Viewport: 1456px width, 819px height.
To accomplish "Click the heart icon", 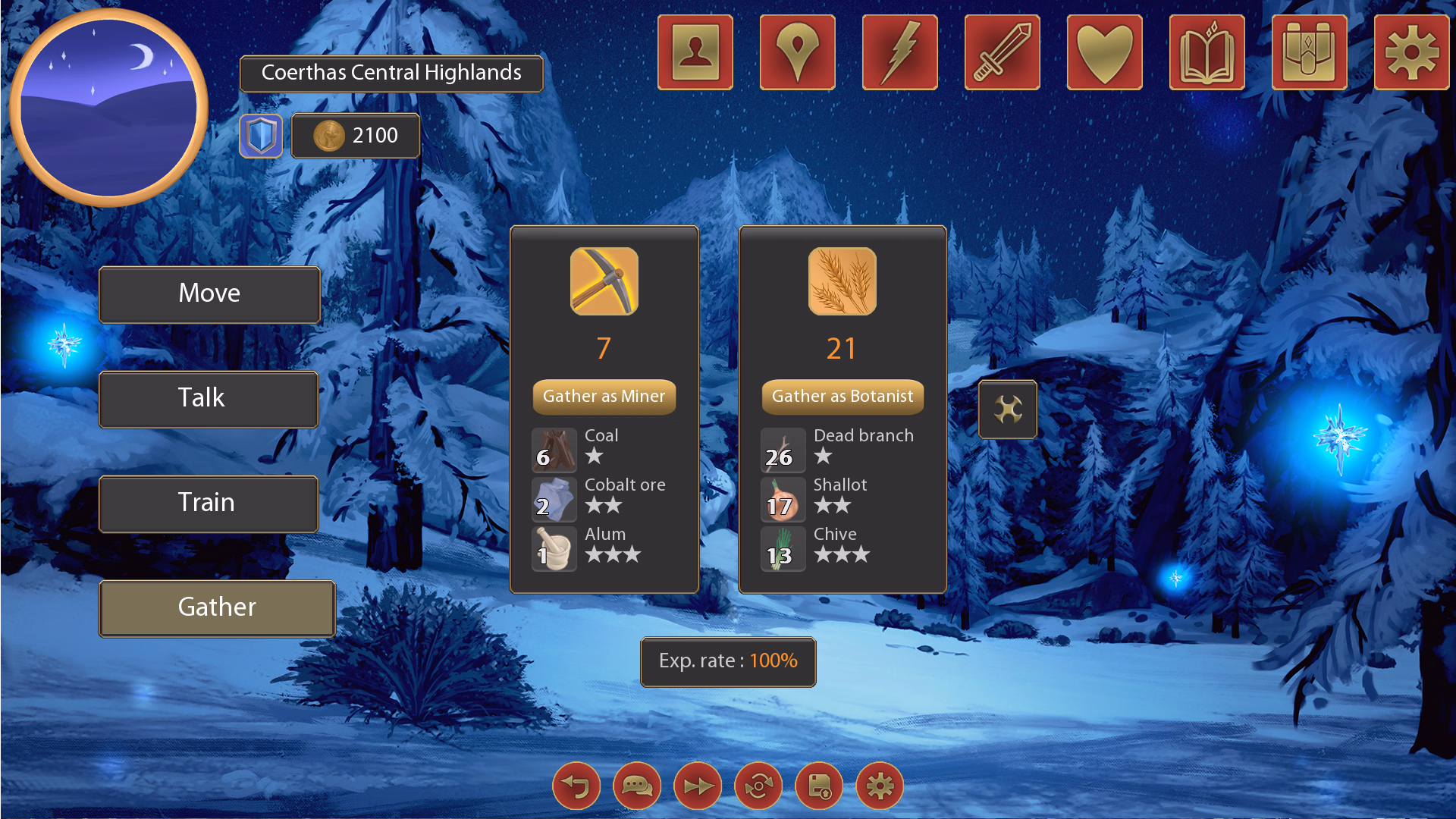I will [x=1105, y=52].
